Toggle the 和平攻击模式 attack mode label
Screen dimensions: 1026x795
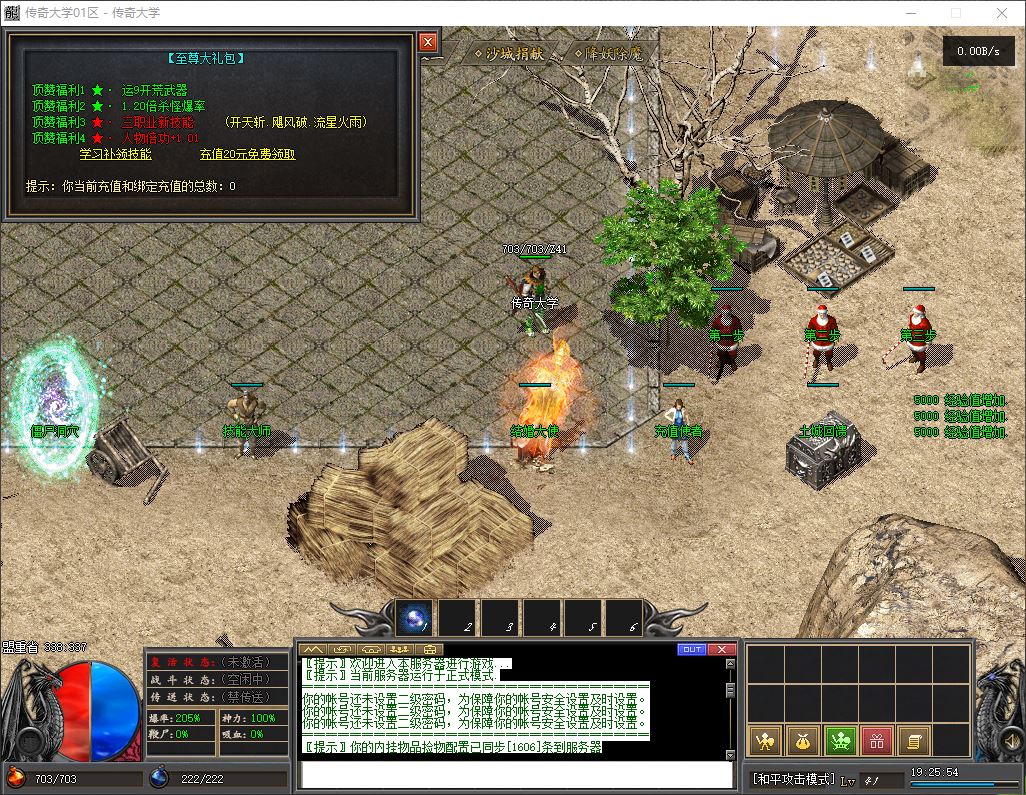[x=793, y=779]
